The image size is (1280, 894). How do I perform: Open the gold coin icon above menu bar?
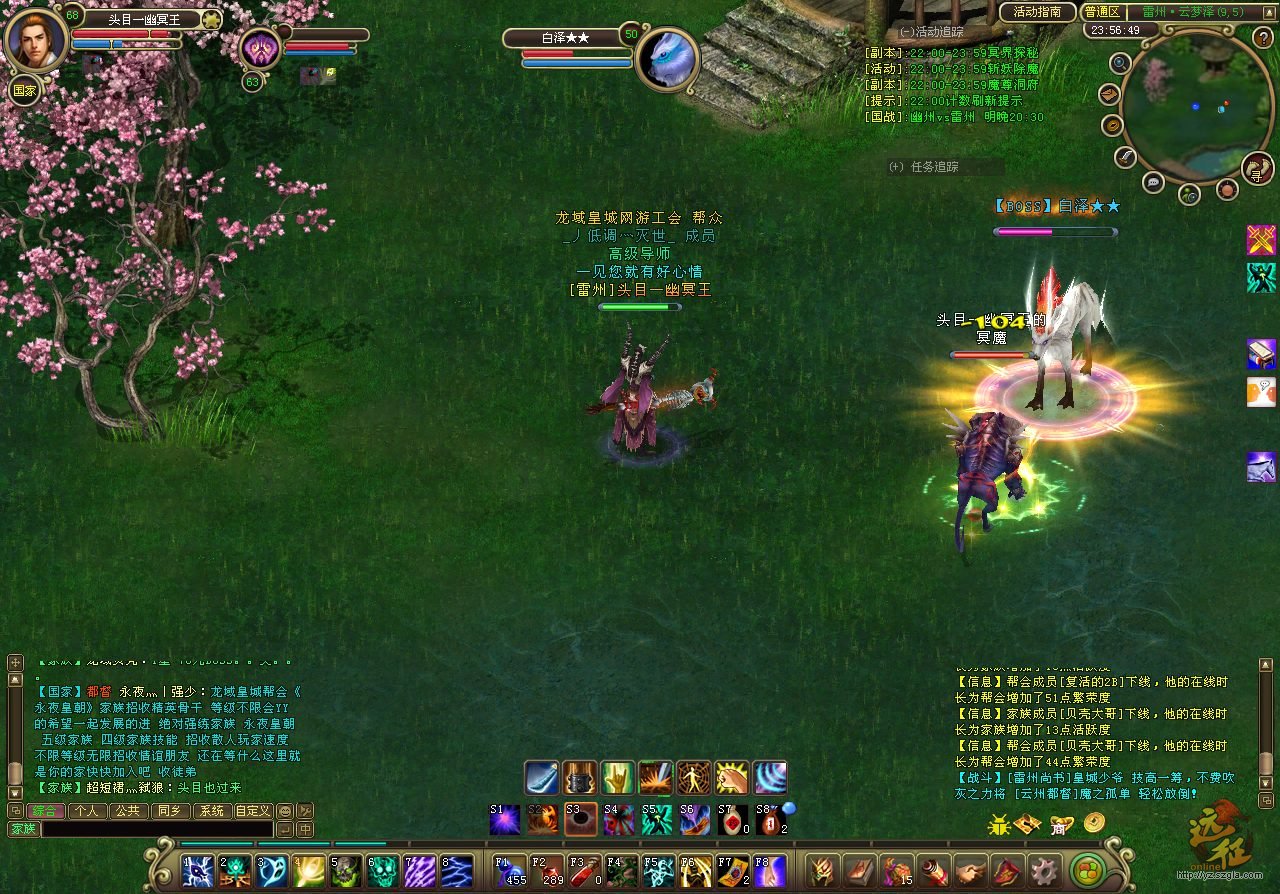click(1093, 823)
